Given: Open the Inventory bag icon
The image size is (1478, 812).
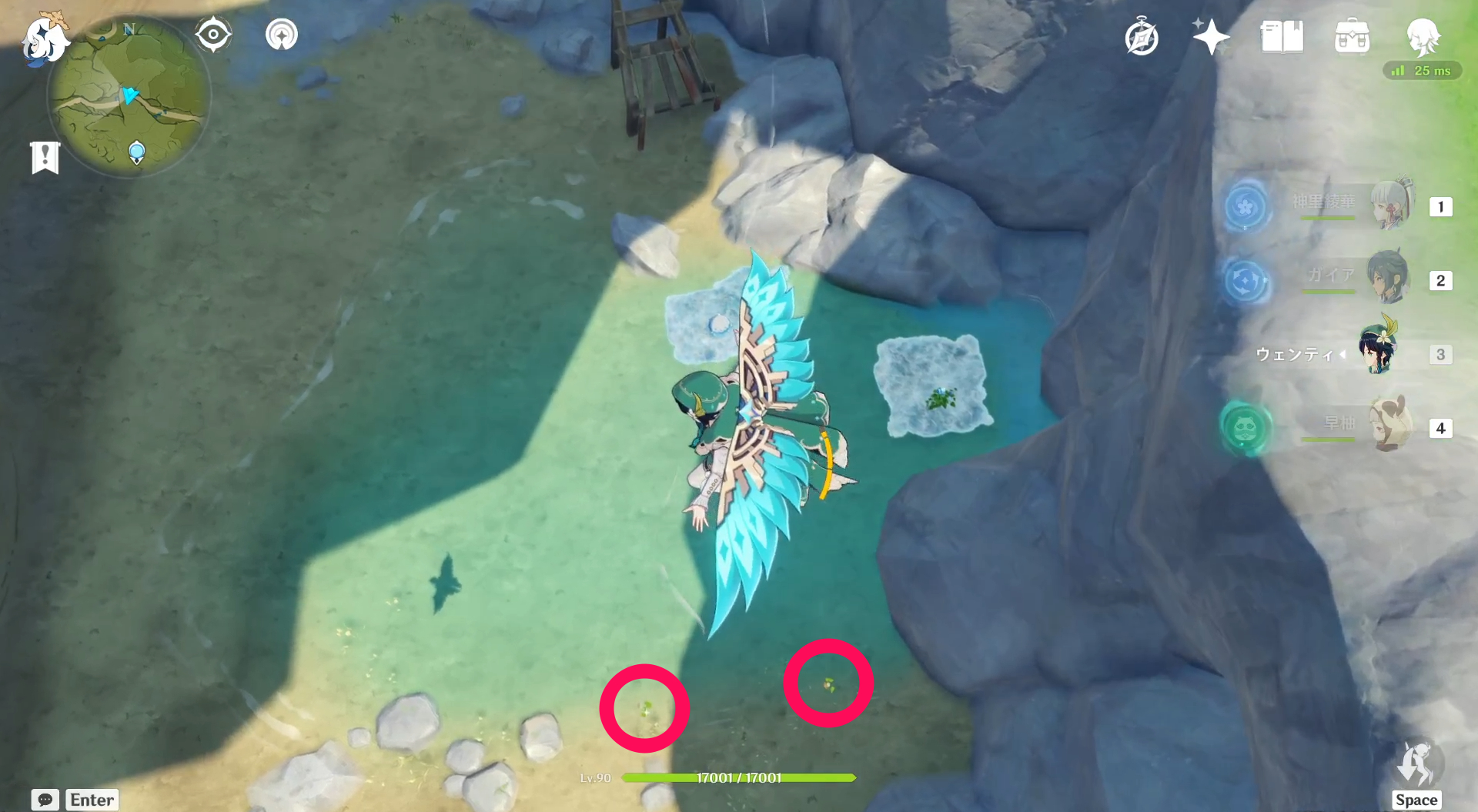Looking at the screenshot, I should tap(1353, 35).
